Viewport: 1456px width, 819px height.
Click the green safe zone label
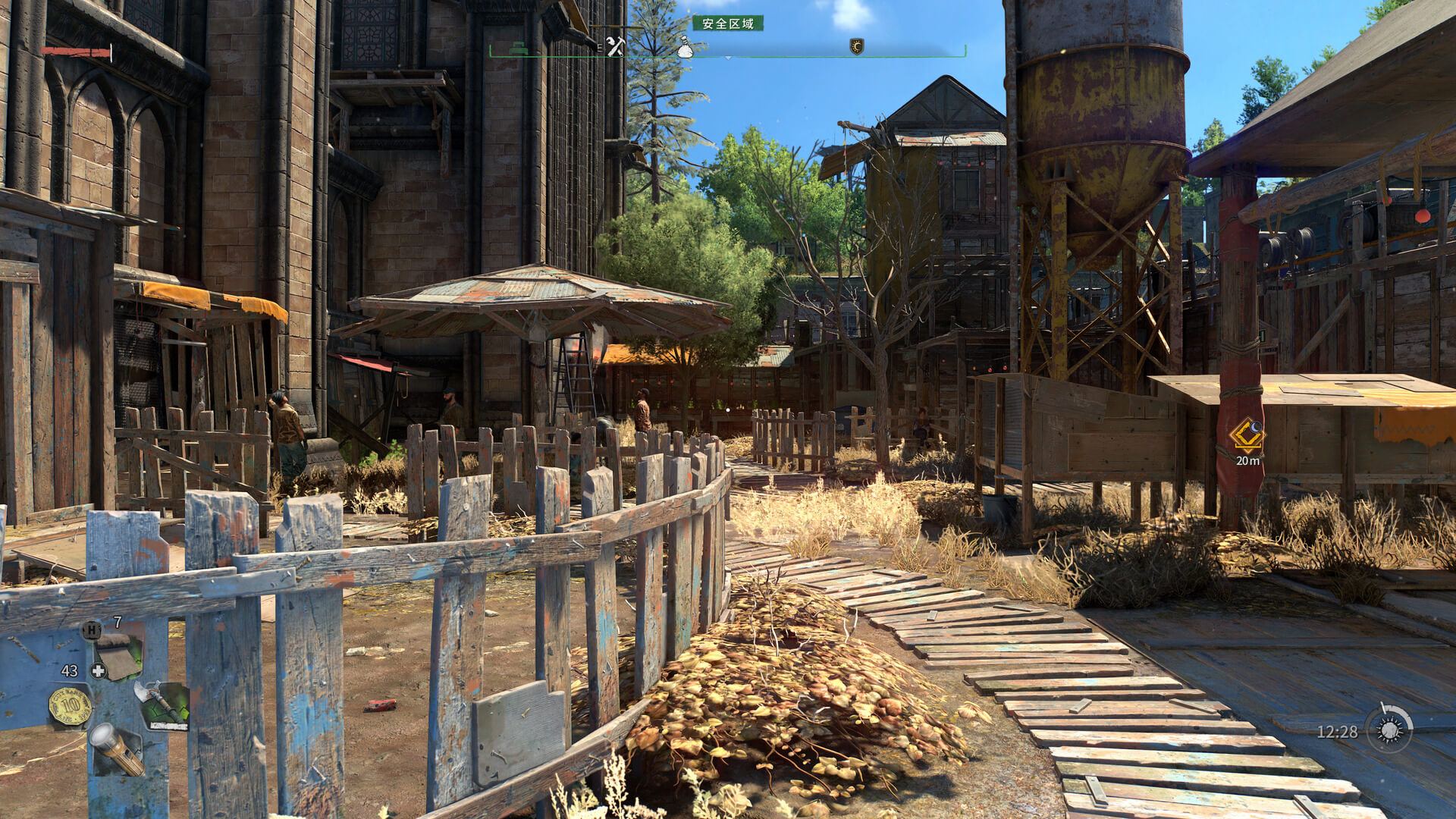(x=727, y=24)
